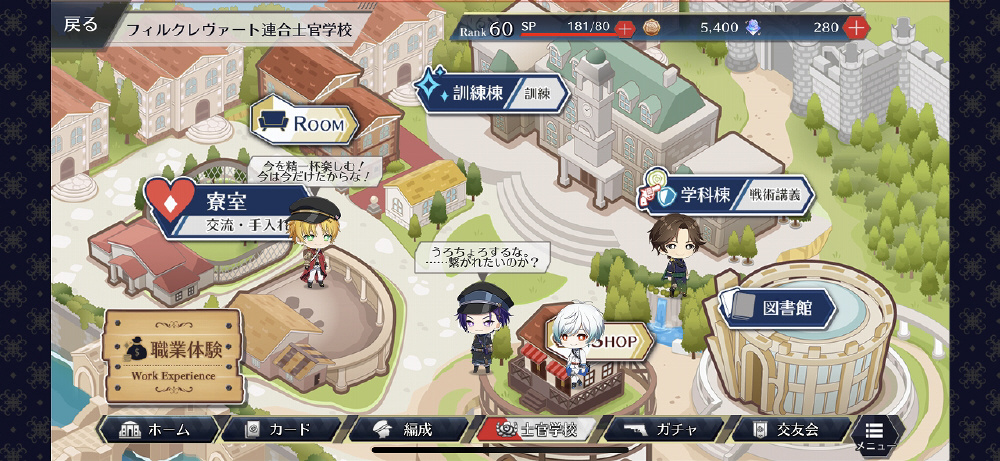Open the SHOP
The height and width of the screenshot is (461, 1000).
[612, 340]
